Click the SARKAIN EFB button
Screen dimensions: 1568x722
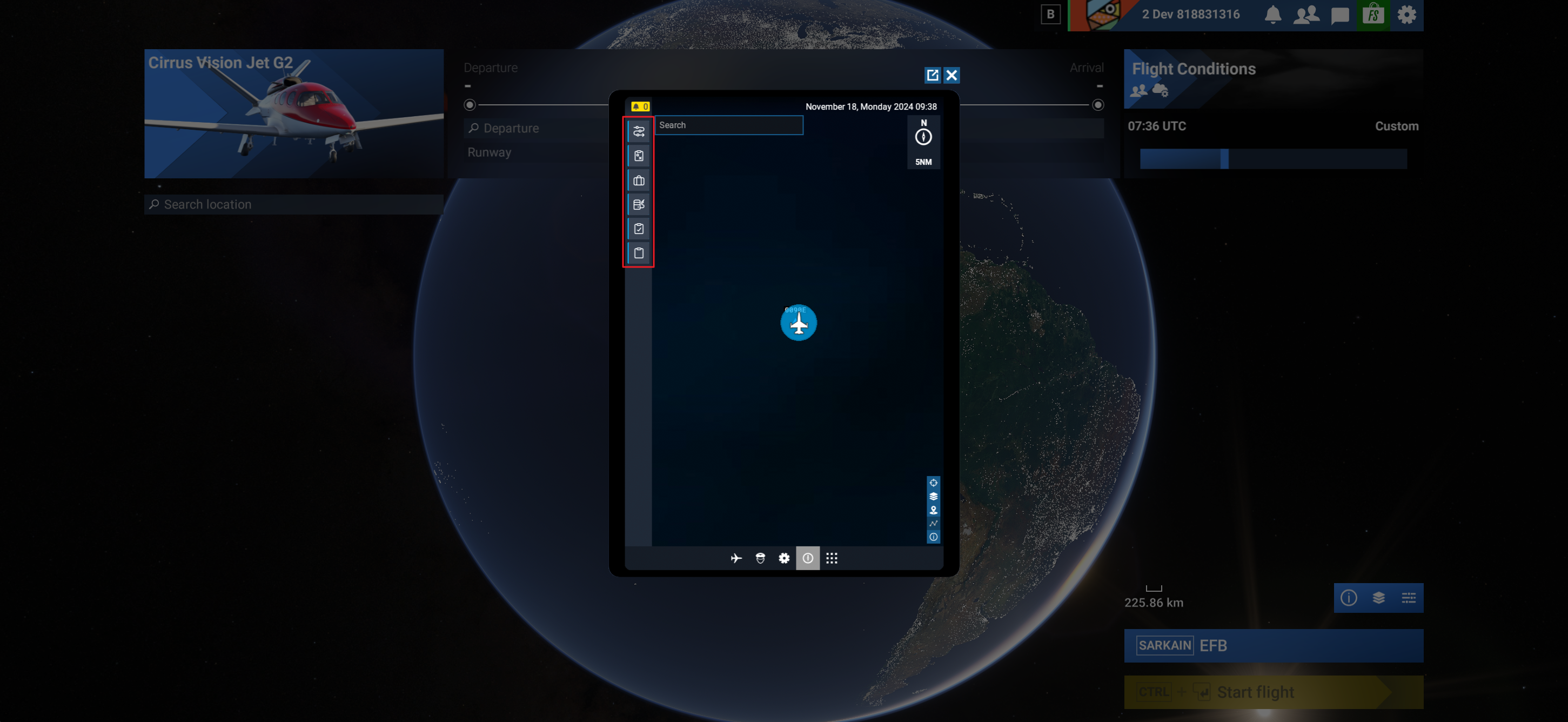pos(1273,645)
